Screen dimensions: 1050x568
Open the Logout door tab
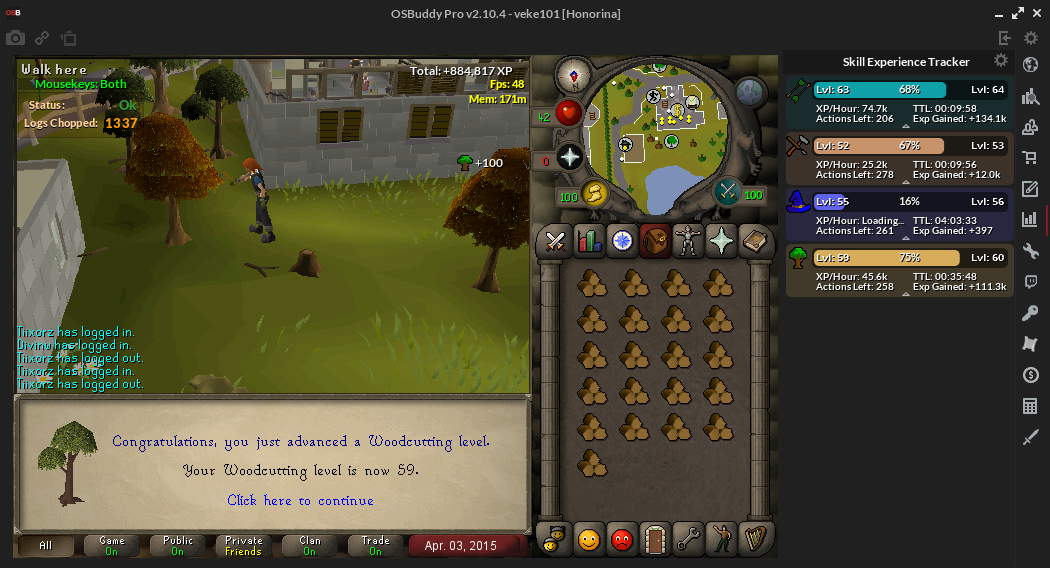[653, 540]
